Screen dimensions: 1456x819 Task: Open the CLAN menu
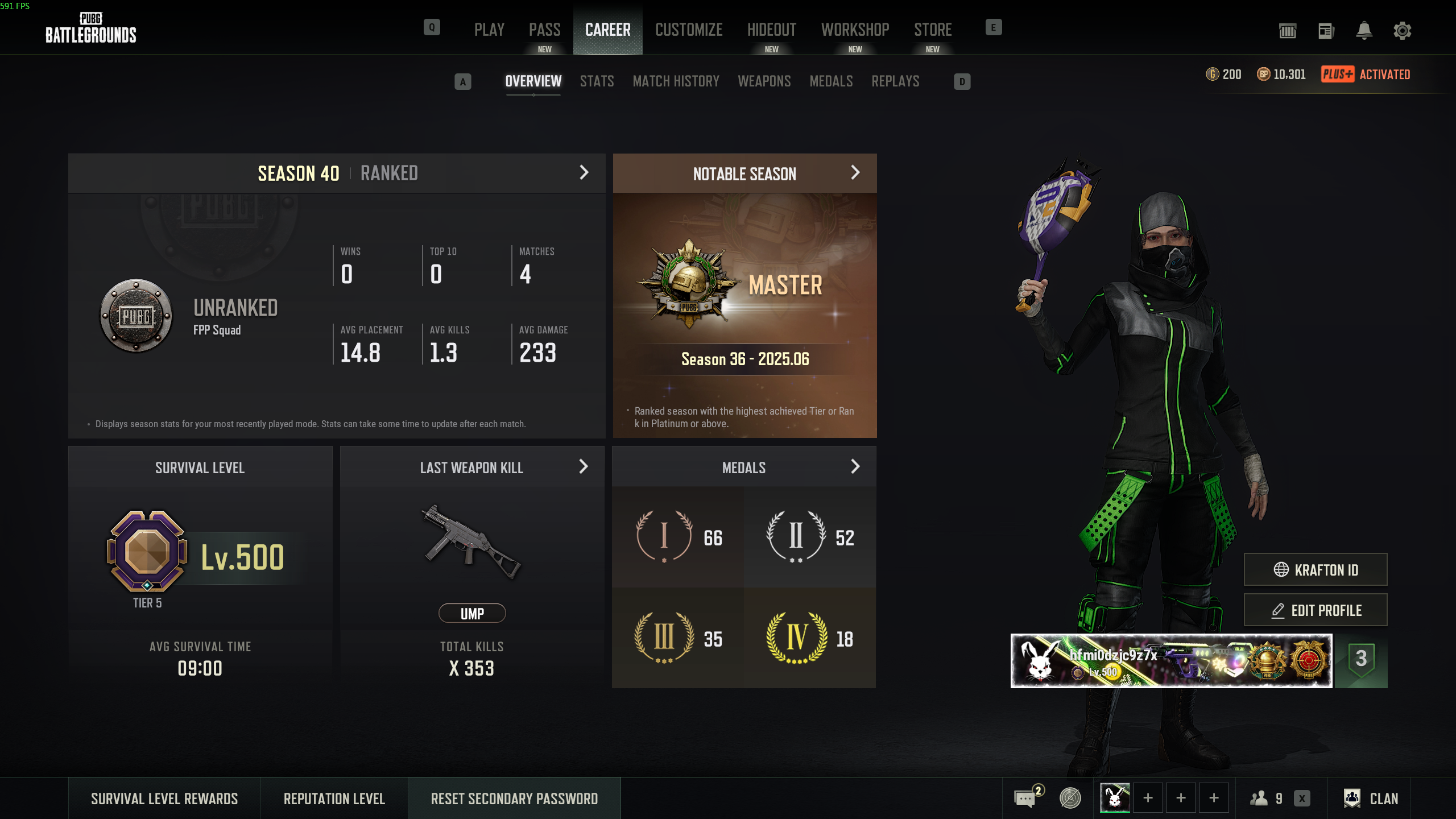1371,799
